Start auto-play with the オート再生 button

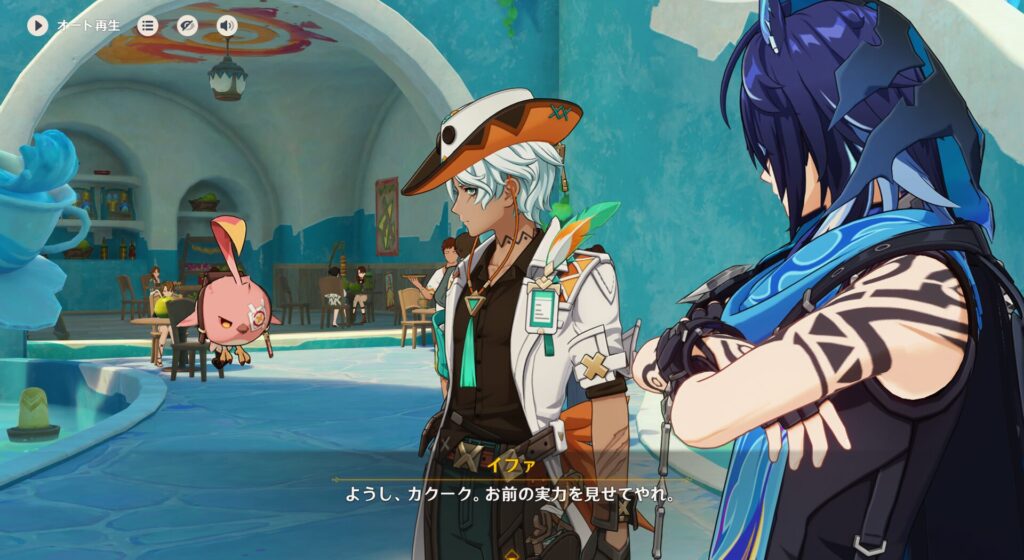pos(38,25)
